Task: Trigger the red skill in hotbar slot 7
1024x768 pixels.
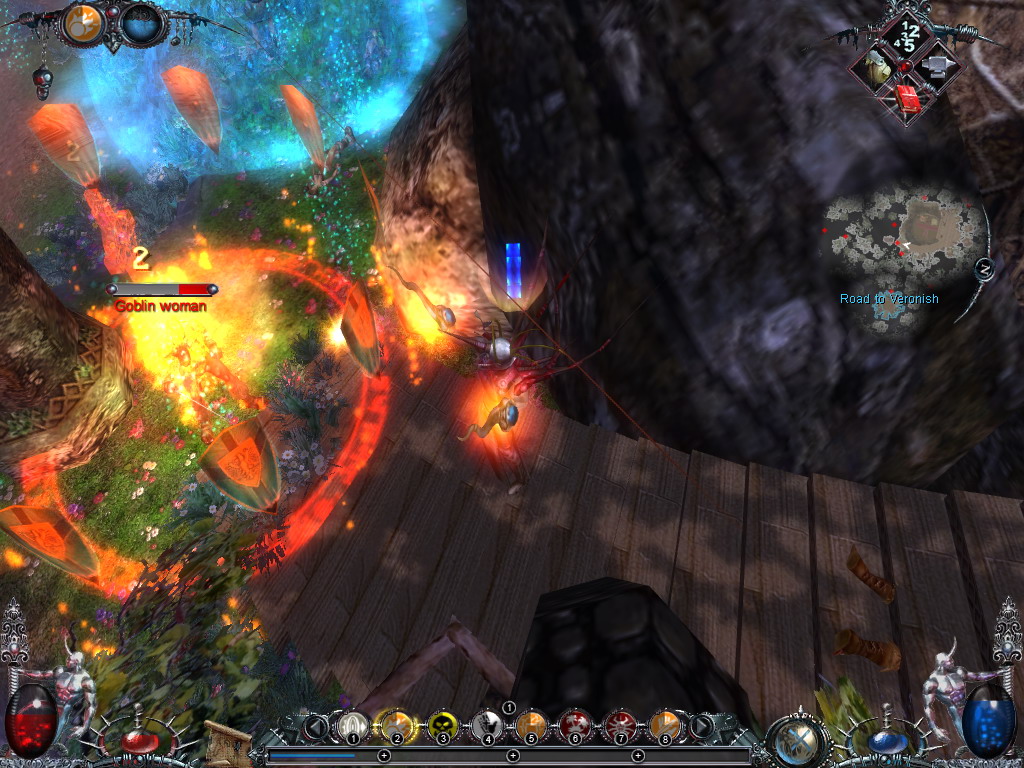Action: [619, 724]
